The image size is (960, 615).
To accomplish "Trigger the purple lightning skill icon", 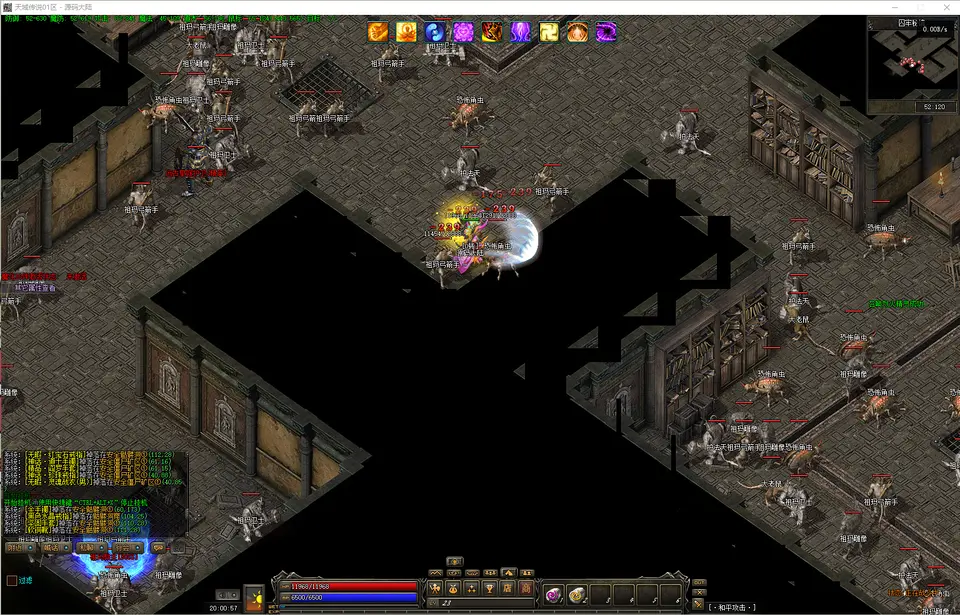I will [x=521, y=33].
